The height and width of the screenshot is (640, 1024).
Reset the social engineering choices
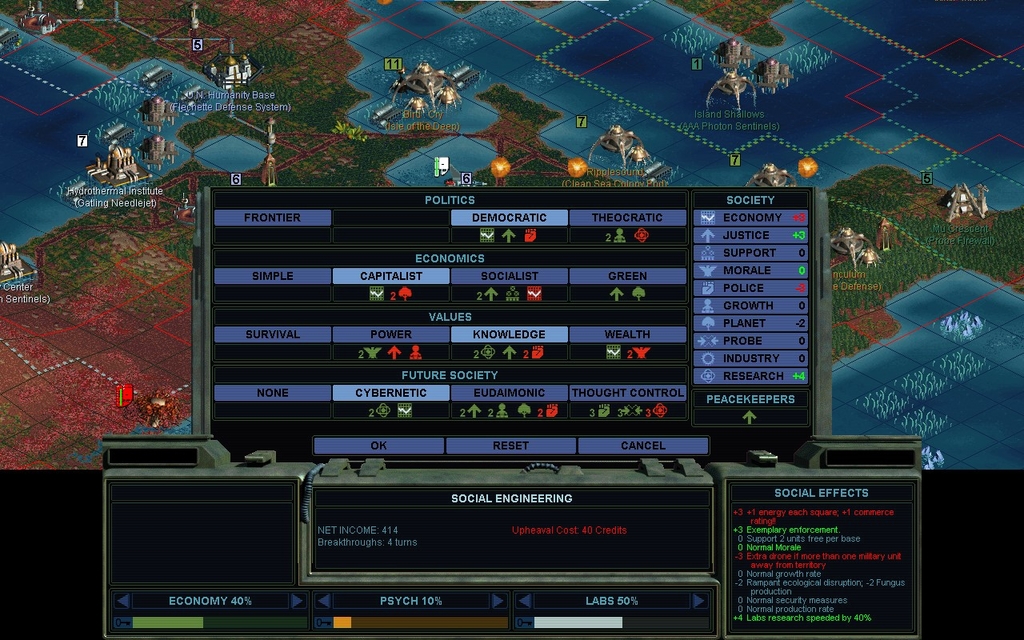pos(510,445)
